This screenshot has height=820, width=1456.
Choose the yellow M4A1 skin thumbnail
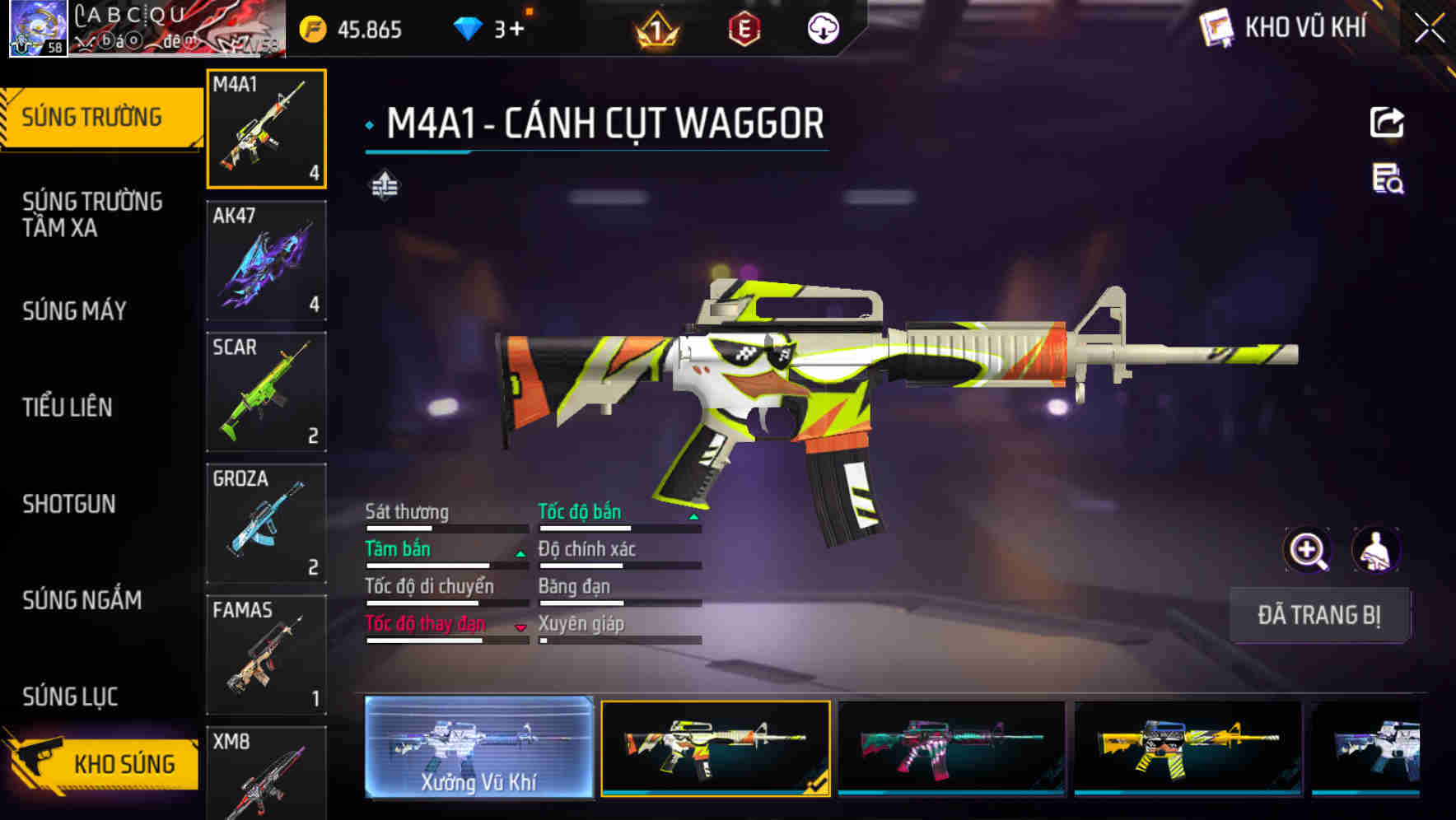(1188, 748)
